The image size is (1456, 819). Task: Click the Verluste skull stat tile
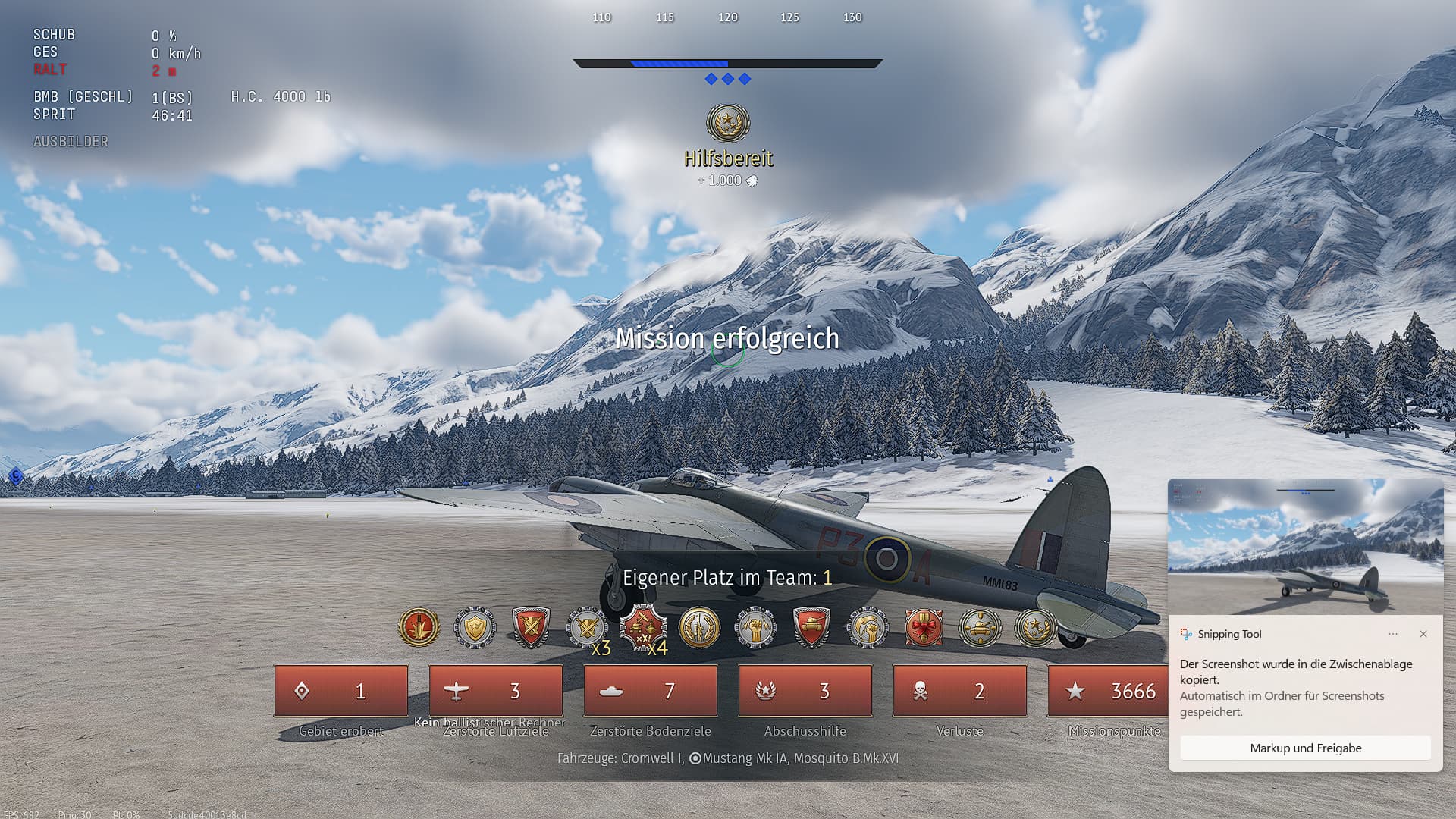[960, 691]
